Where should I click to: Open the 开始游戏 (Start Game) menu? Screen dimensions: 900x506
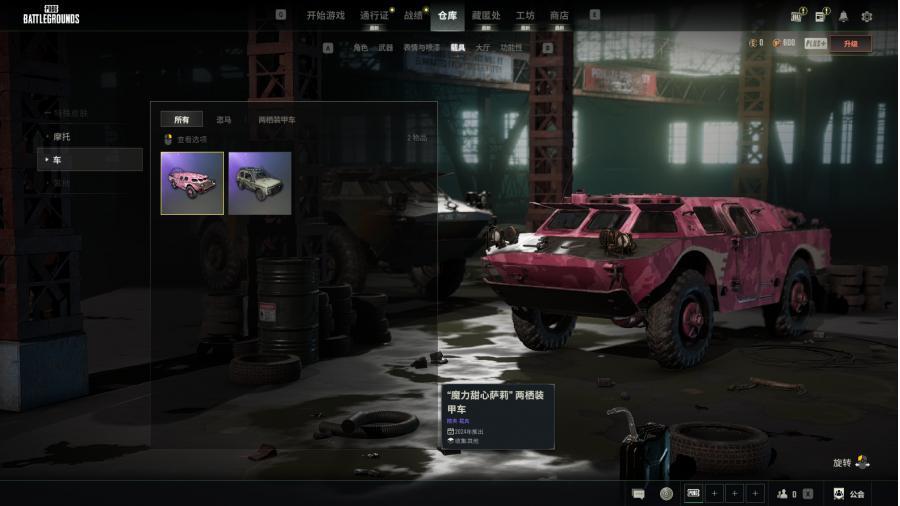(325, 15)
